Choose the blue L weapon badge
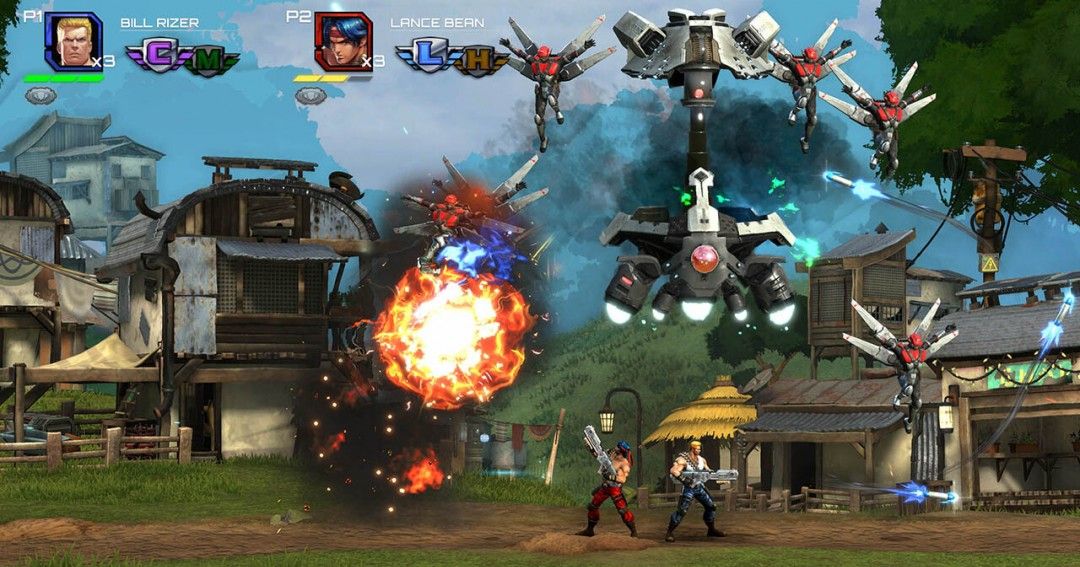 point(426,56)
